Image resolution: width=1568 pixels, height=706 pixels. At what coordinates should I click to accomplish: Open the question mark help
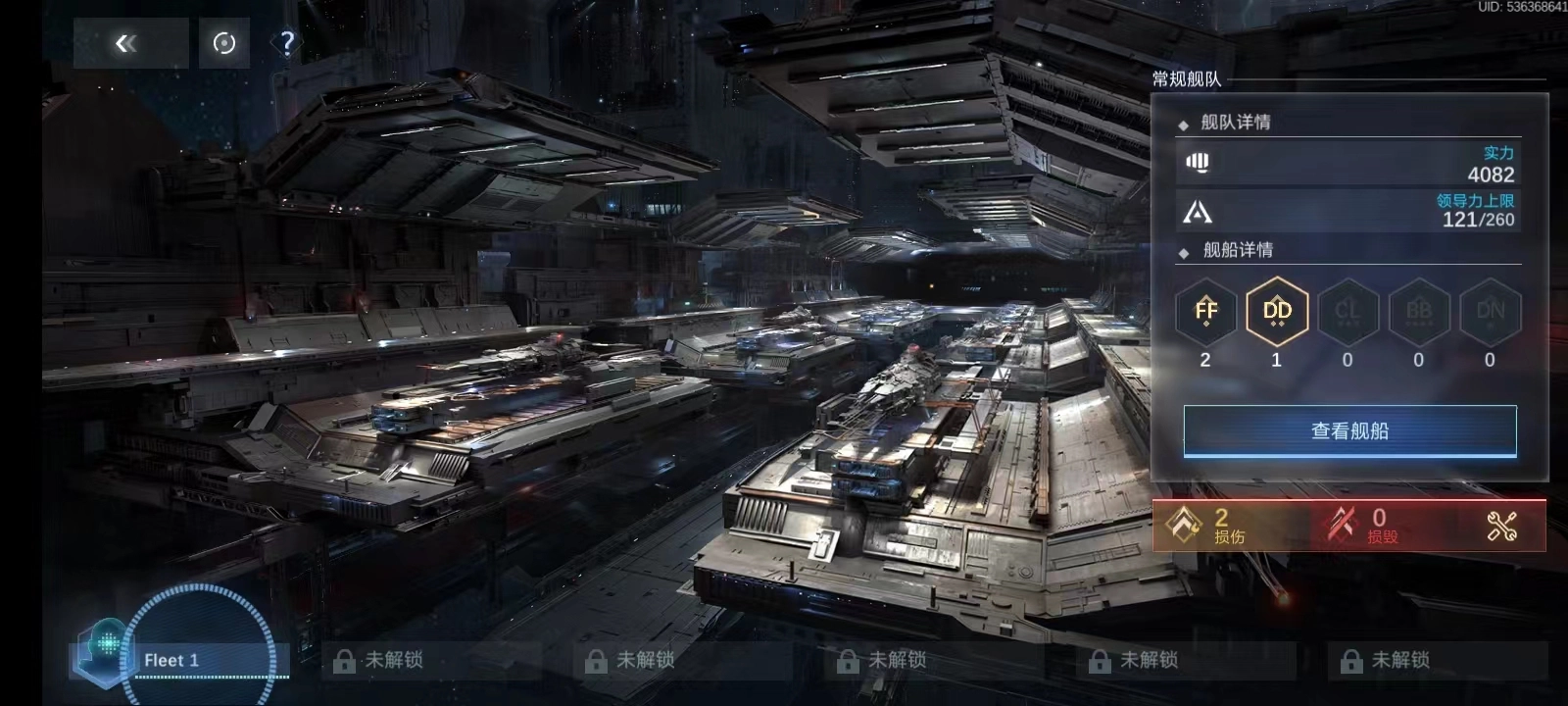point(286,43)
